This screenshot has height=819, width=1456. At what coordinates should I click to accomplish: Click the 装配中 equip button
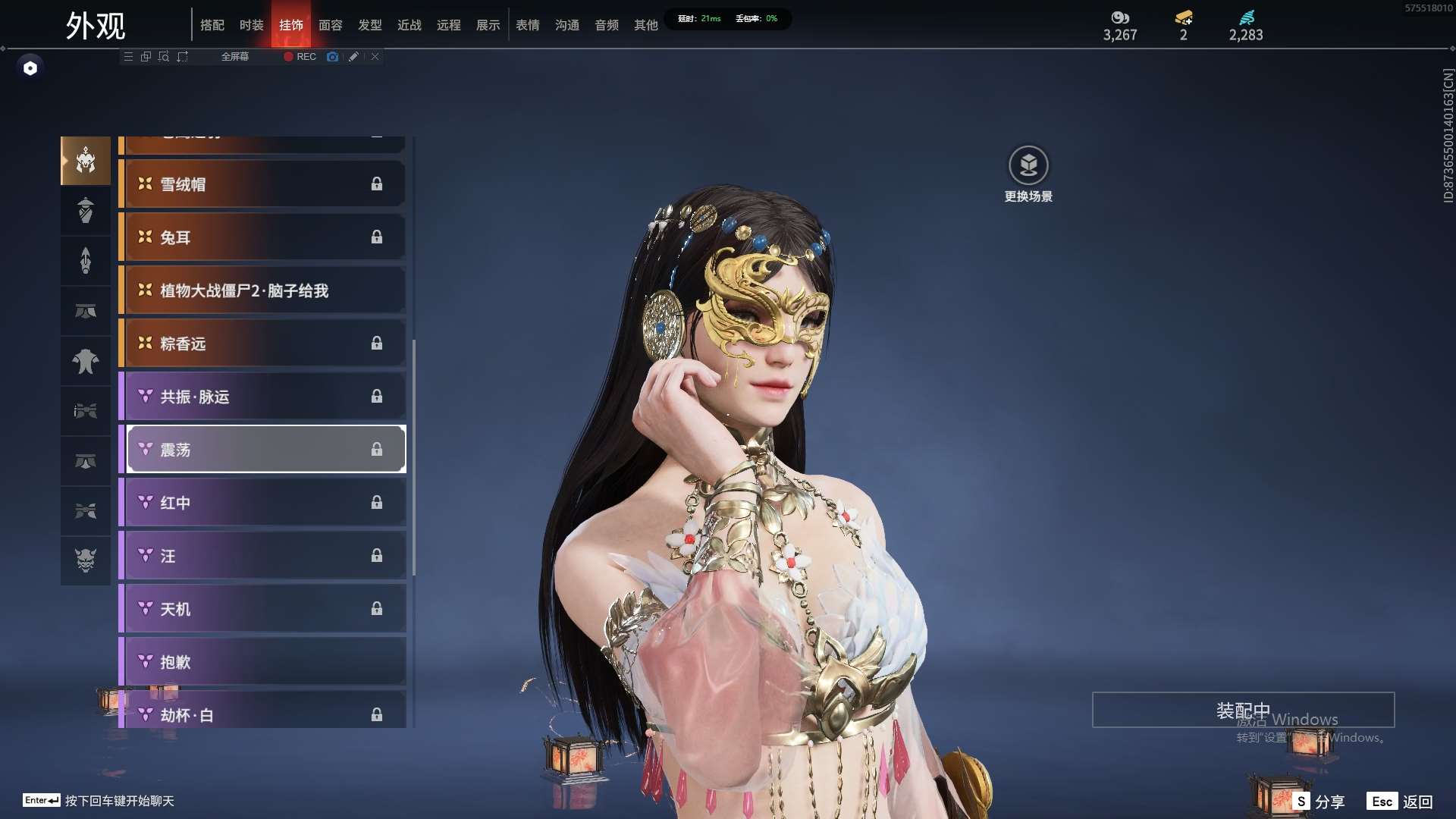point(1243,710)
